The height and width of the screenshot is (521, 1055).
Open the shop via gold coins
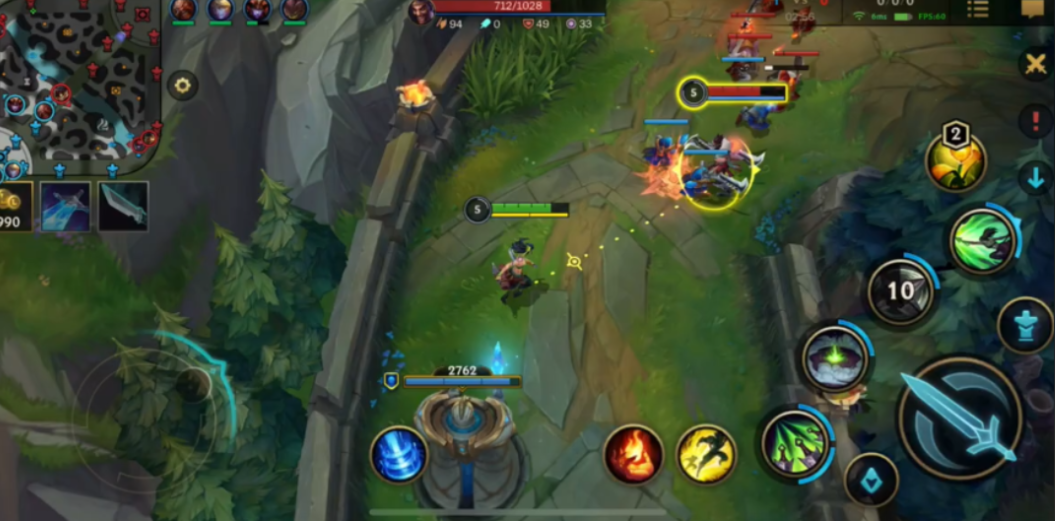click(14, 206)
